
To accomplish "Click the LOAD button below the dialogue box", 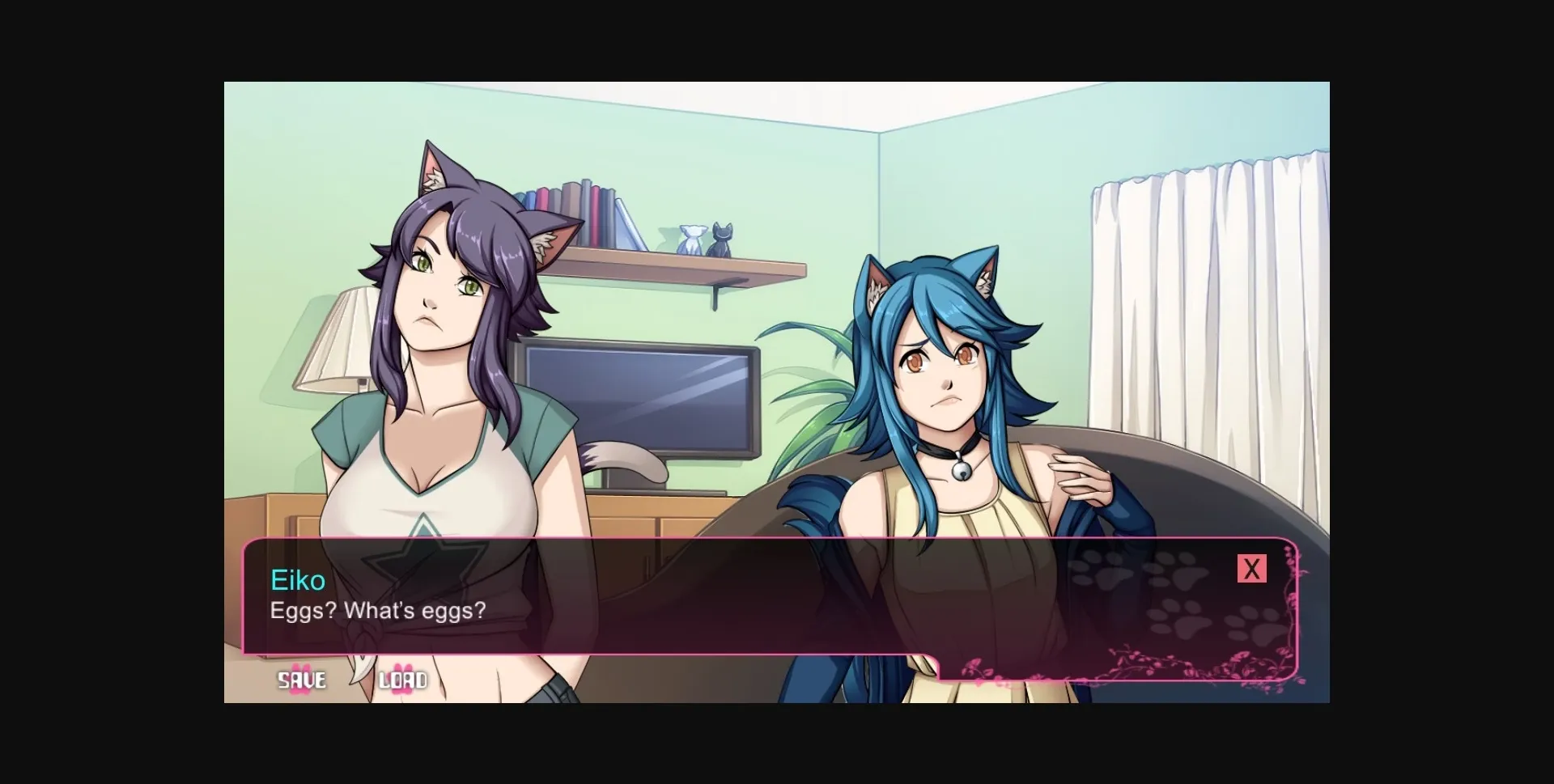I will 402,680.
